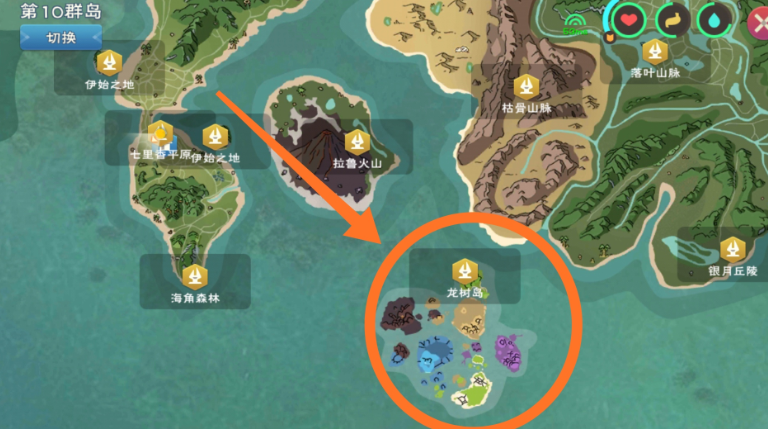
Task: Click the 切换 switch button
Action: click(x=60, y=38)
